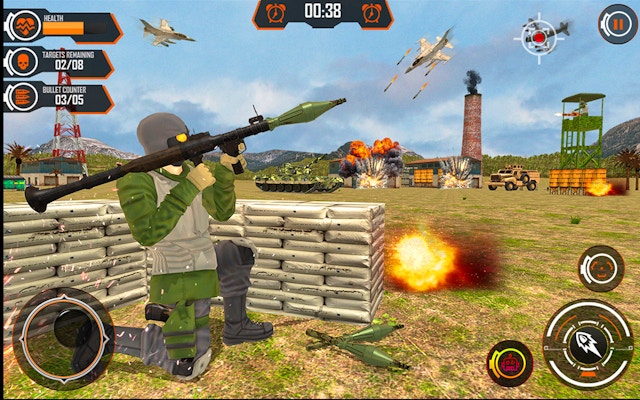Tap the orange aim scope button
The image size is (640, 400).
(x=601, y=267)
